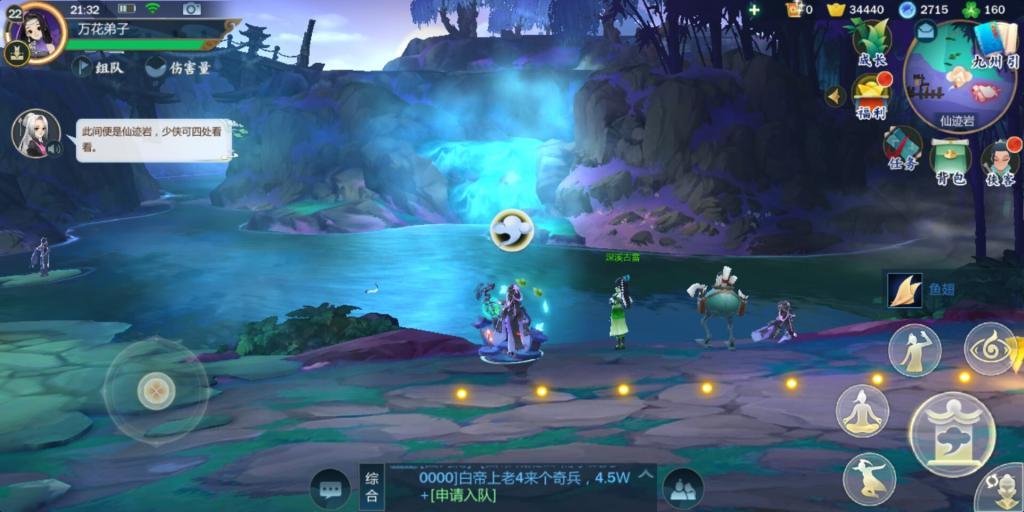Show the 伤害量 damage stats

pos(178,67)
